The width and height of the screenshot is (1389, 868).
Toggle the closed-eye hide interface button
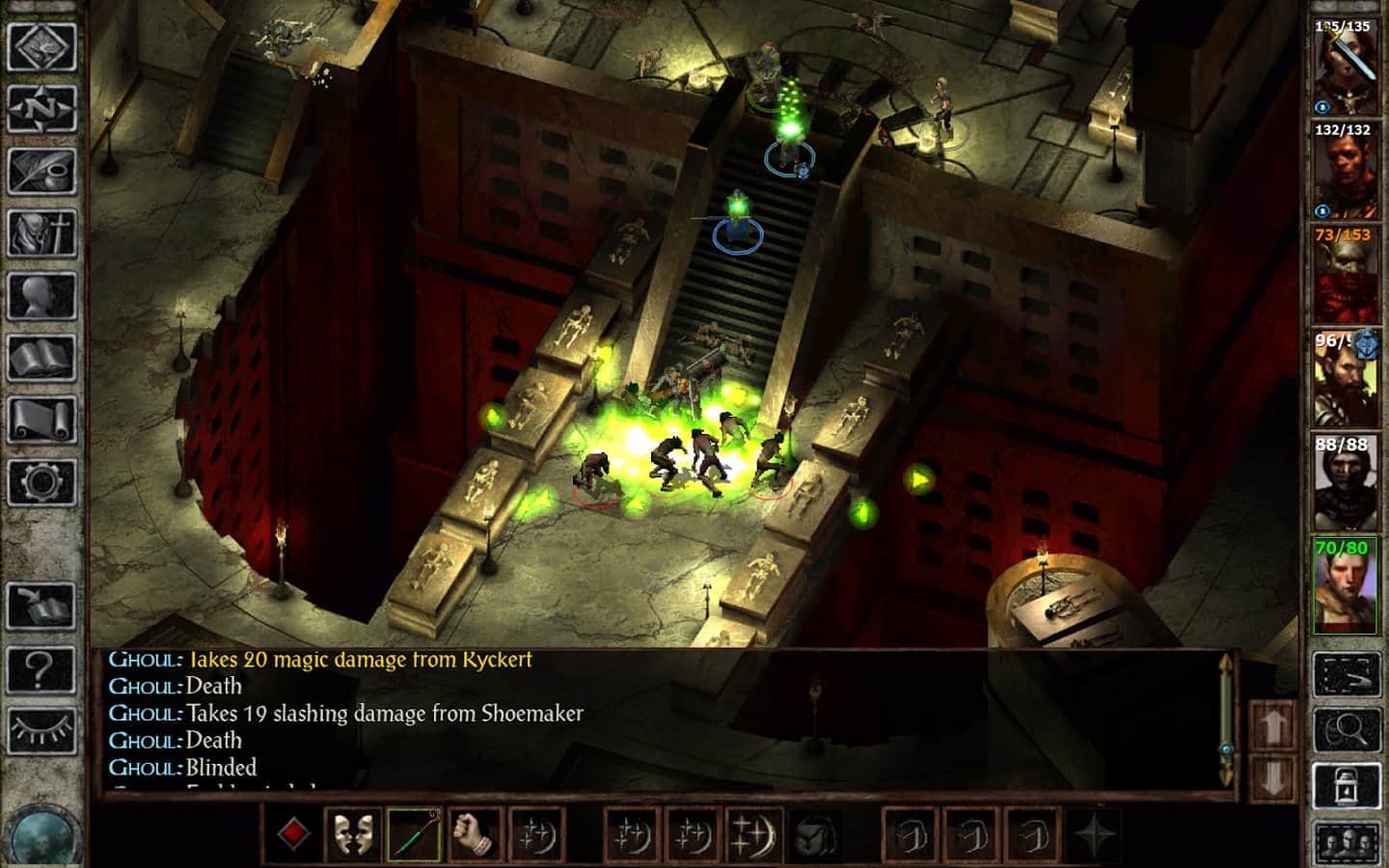(x=41, y=729)
